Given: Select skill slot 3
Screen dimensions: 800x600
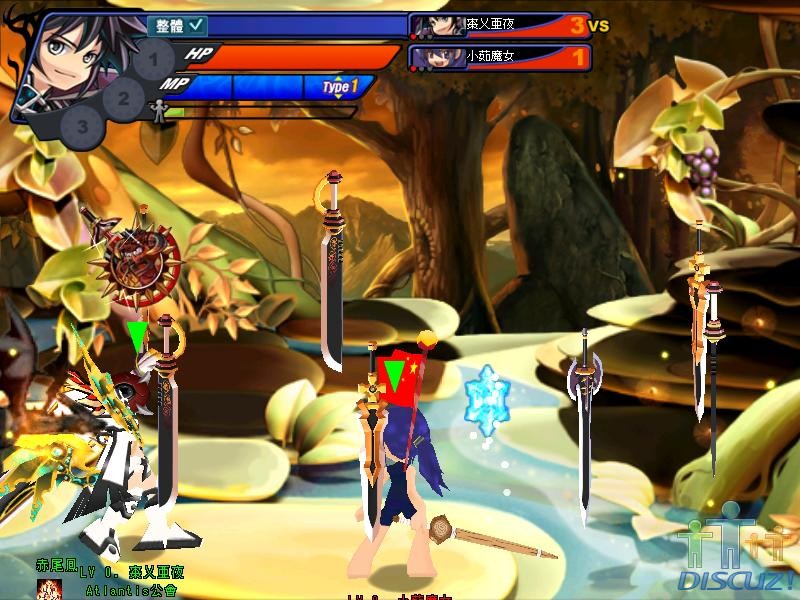Looking at the screenshot, I should tap(83, 126).
